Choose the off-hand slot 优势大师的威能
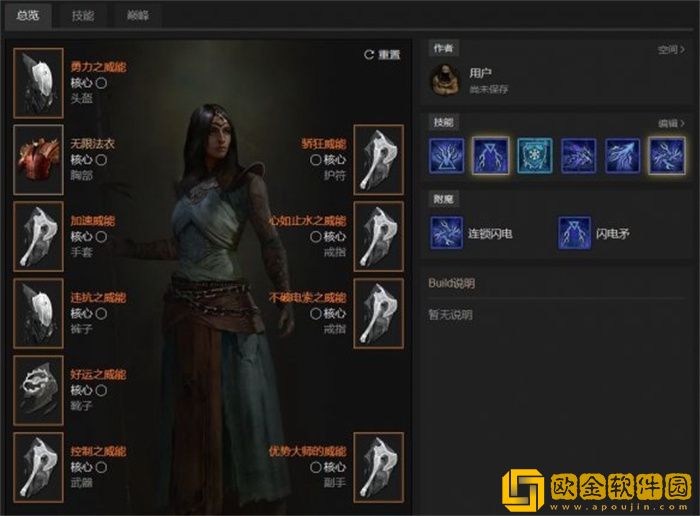The width and height of the screenshot is (700, 516). (x=378, y=467)
